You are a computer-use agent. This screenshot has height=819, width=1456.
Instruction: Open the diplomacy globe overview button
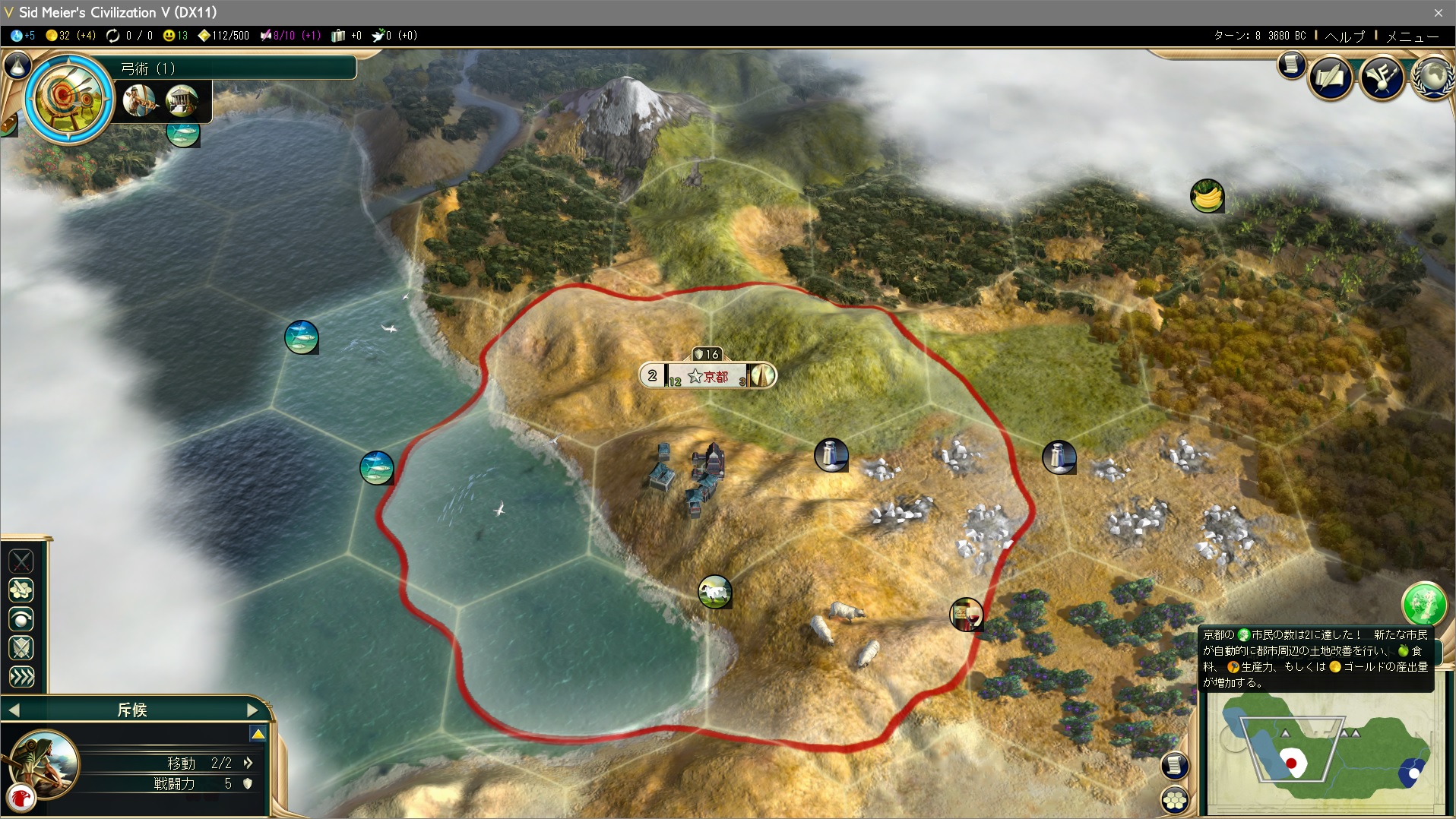(1433, 77)
